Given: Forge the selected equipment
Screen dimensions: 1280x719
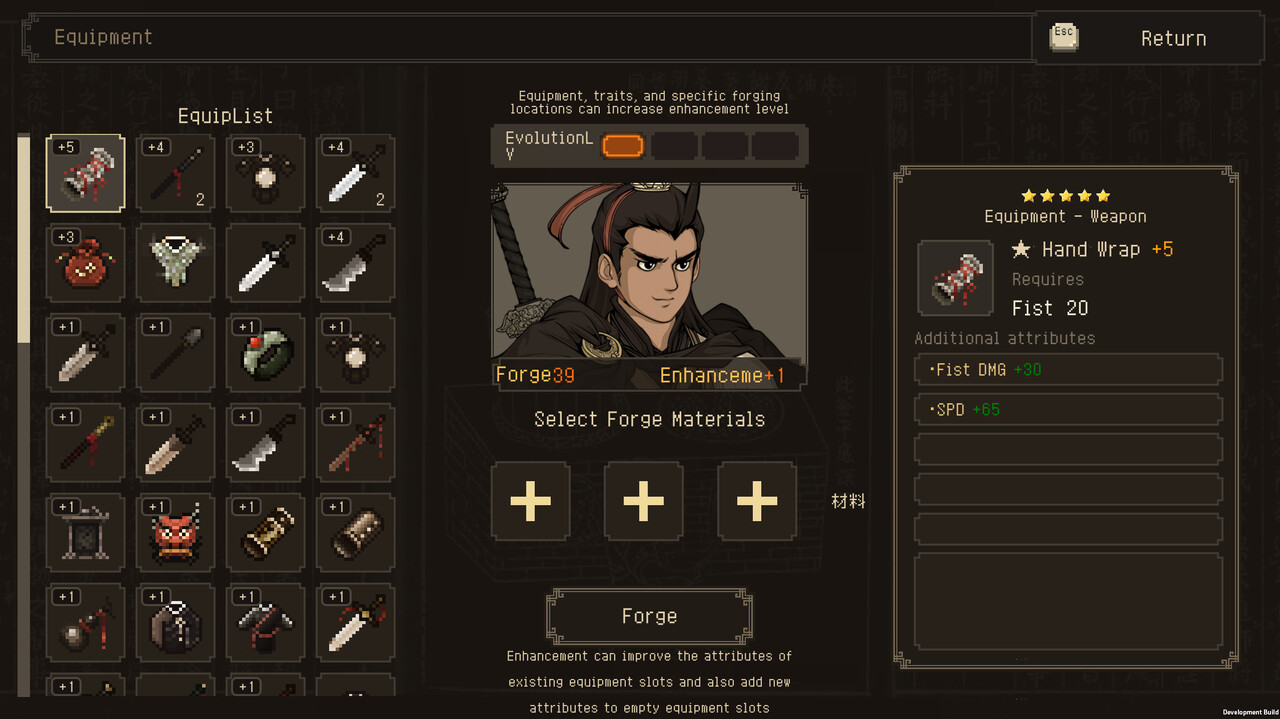Looking at the screenshot, I should pos(649,616).
